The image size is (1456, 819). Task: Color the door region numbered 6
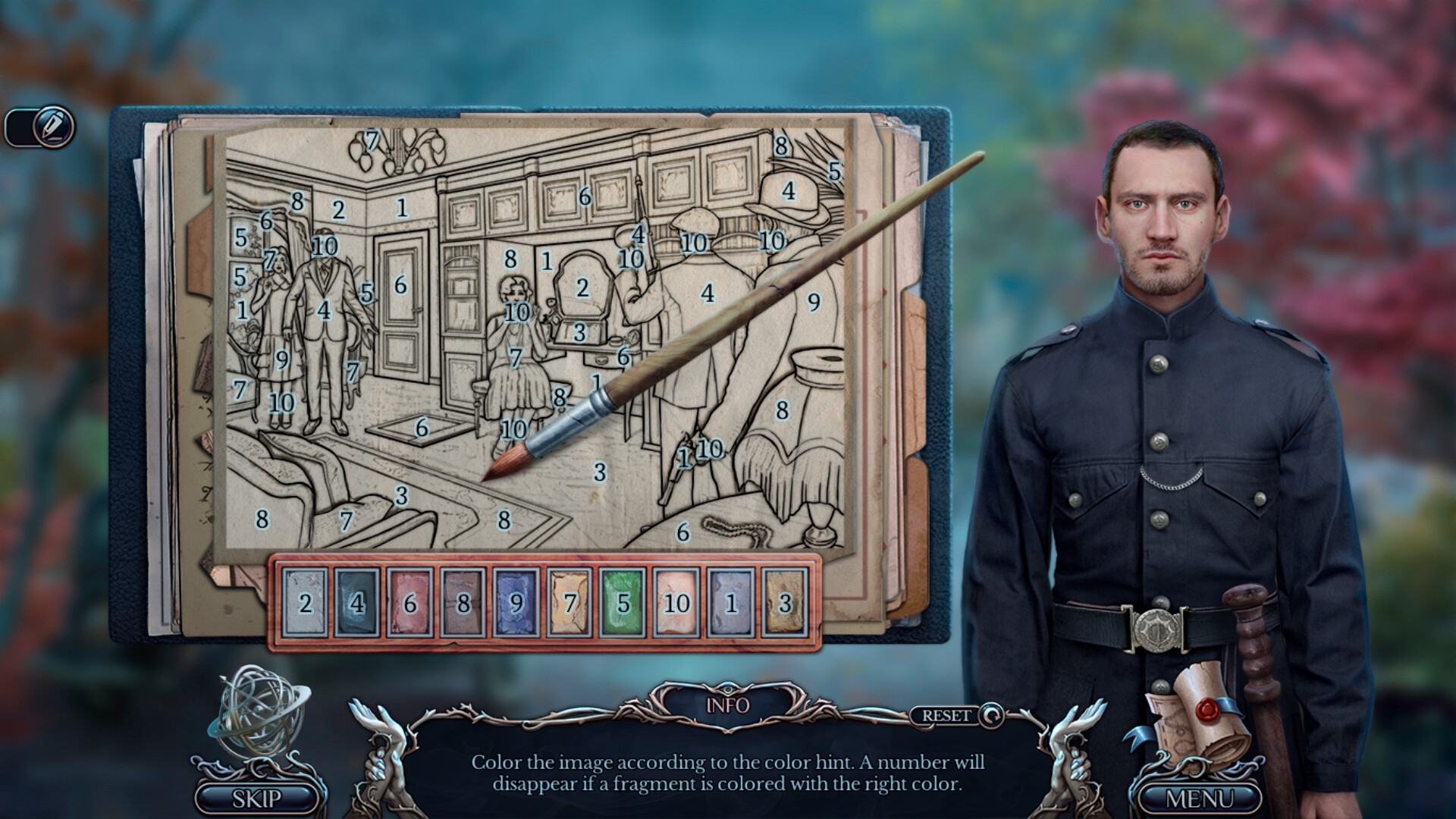[x=400, y=287]
